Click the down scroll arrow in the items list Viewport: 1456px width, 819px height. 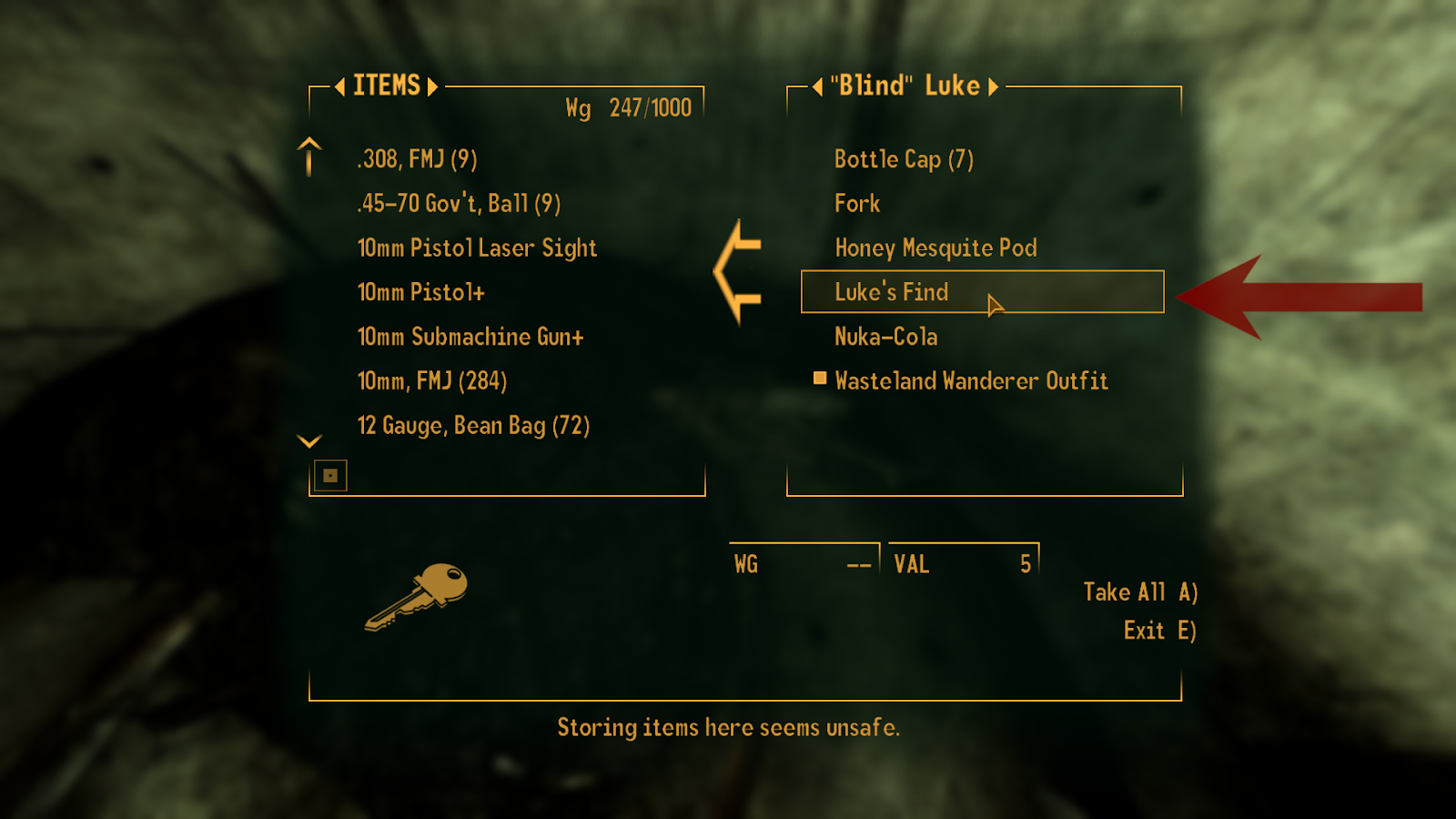pyautogui.click(x=308, y=440)
